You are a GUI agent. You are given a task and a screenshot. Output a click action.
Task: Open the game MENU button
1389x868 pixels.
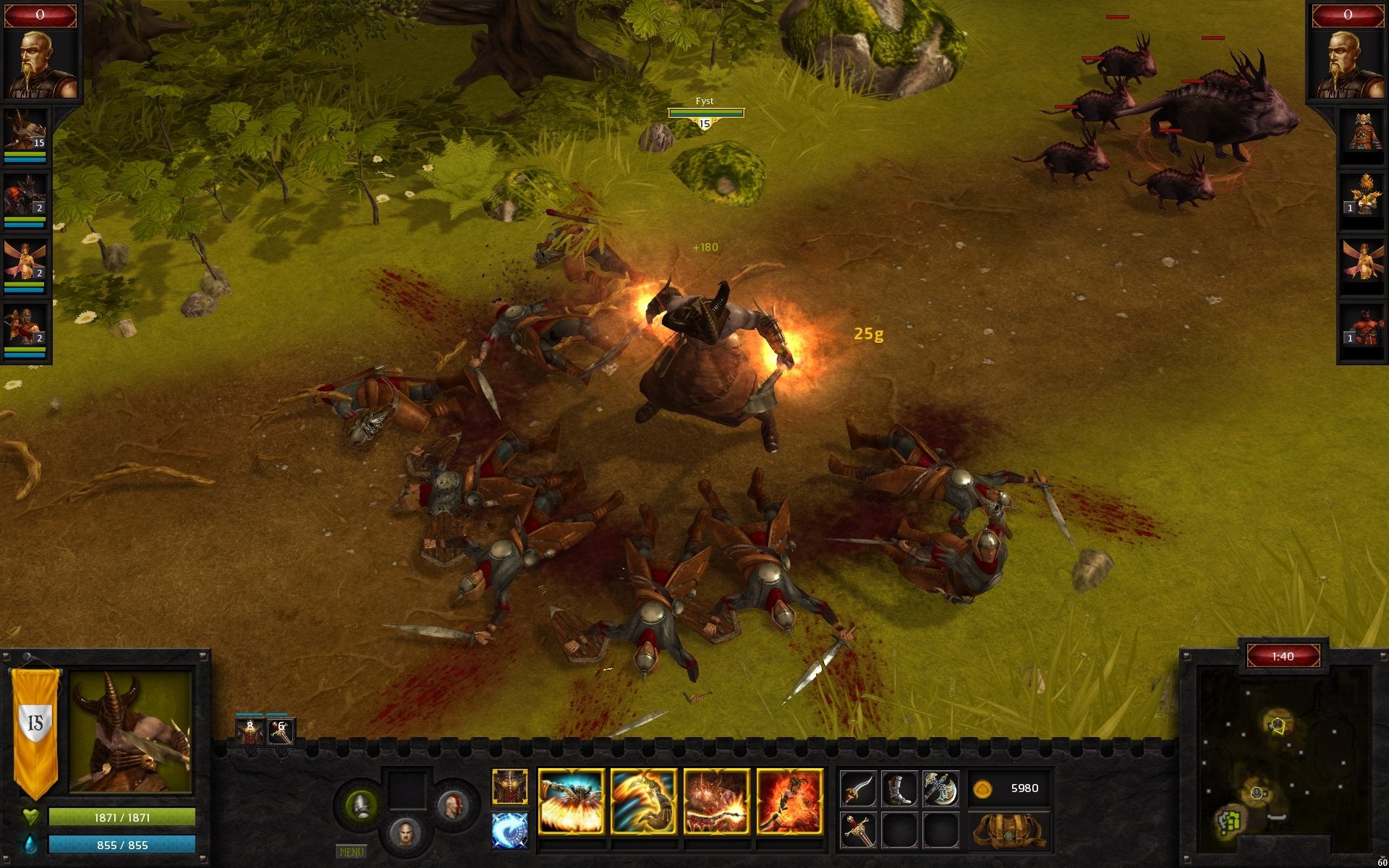[x=352, y=852]
